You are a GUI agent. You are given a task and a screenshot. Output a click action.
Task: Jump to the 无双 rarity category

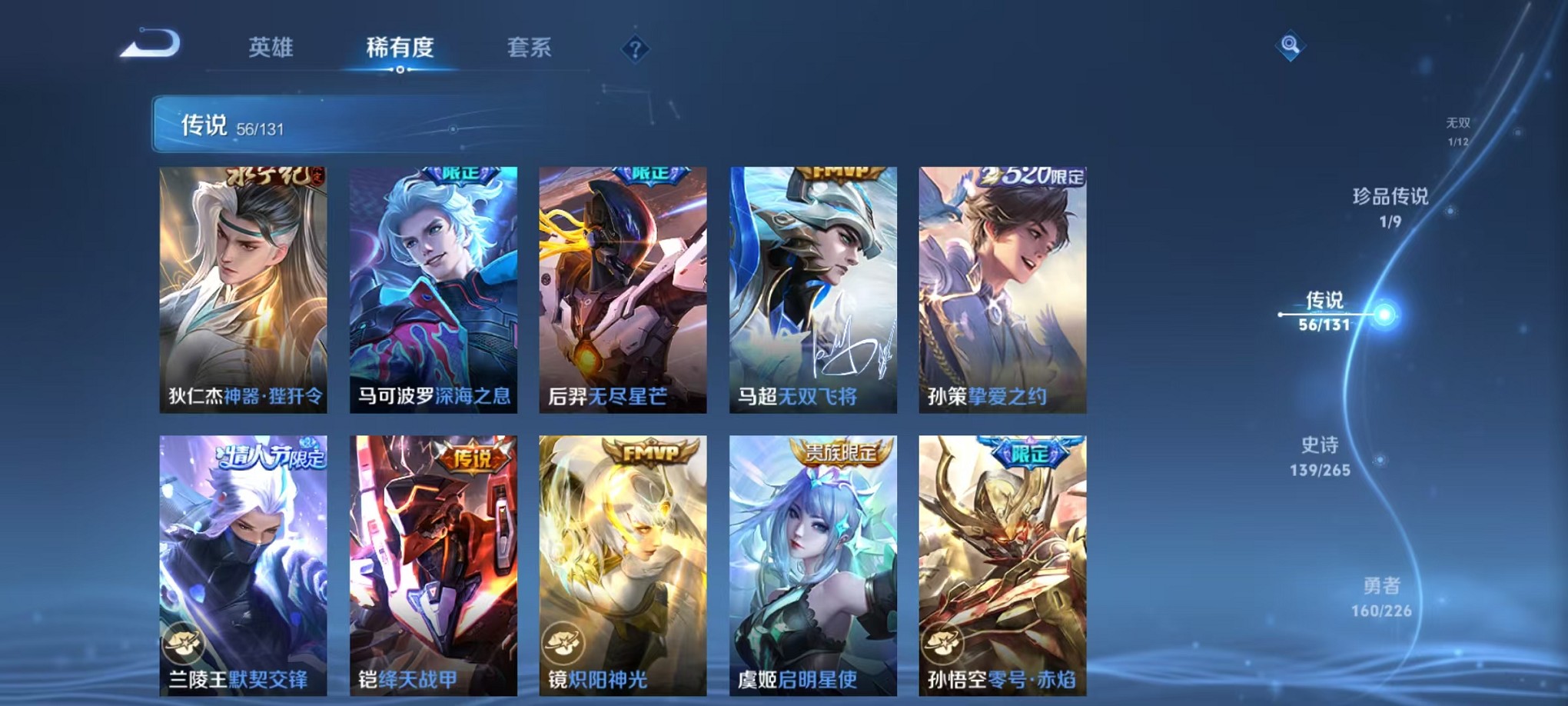1457,123
